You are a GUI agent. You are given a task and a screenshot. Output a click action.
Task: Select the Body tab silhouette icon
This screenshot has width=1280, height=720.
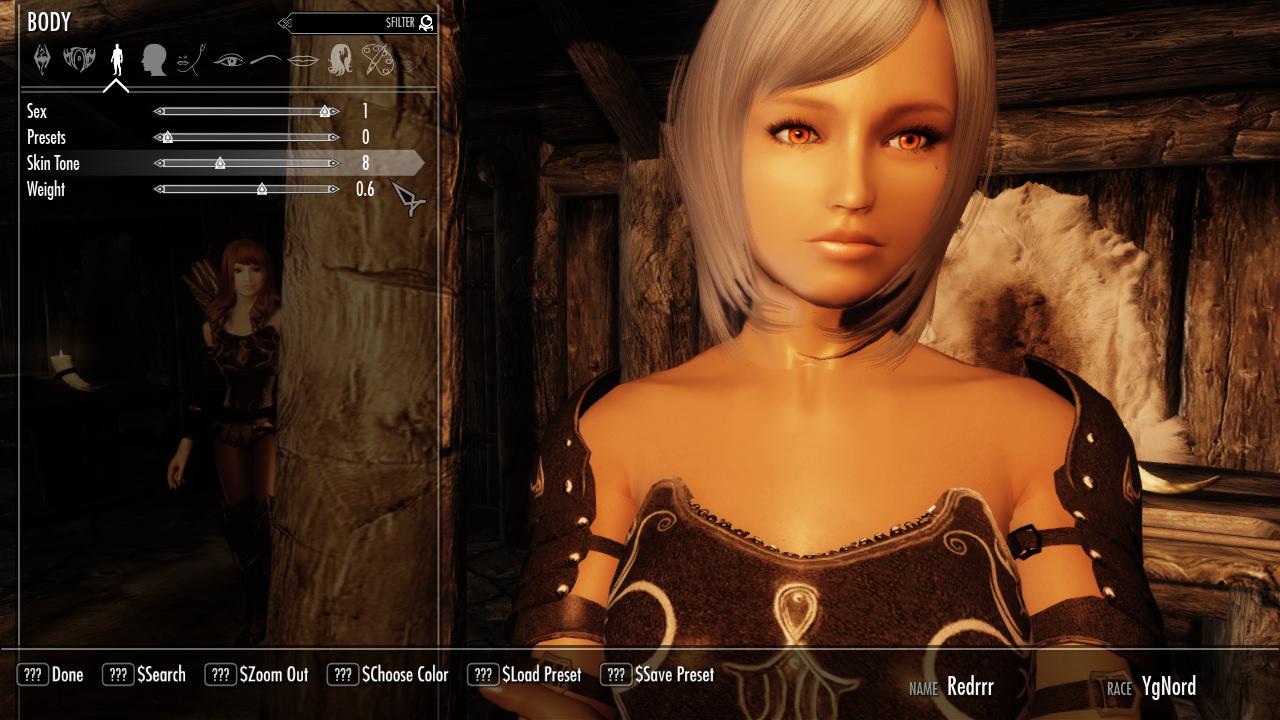[117, 60]
